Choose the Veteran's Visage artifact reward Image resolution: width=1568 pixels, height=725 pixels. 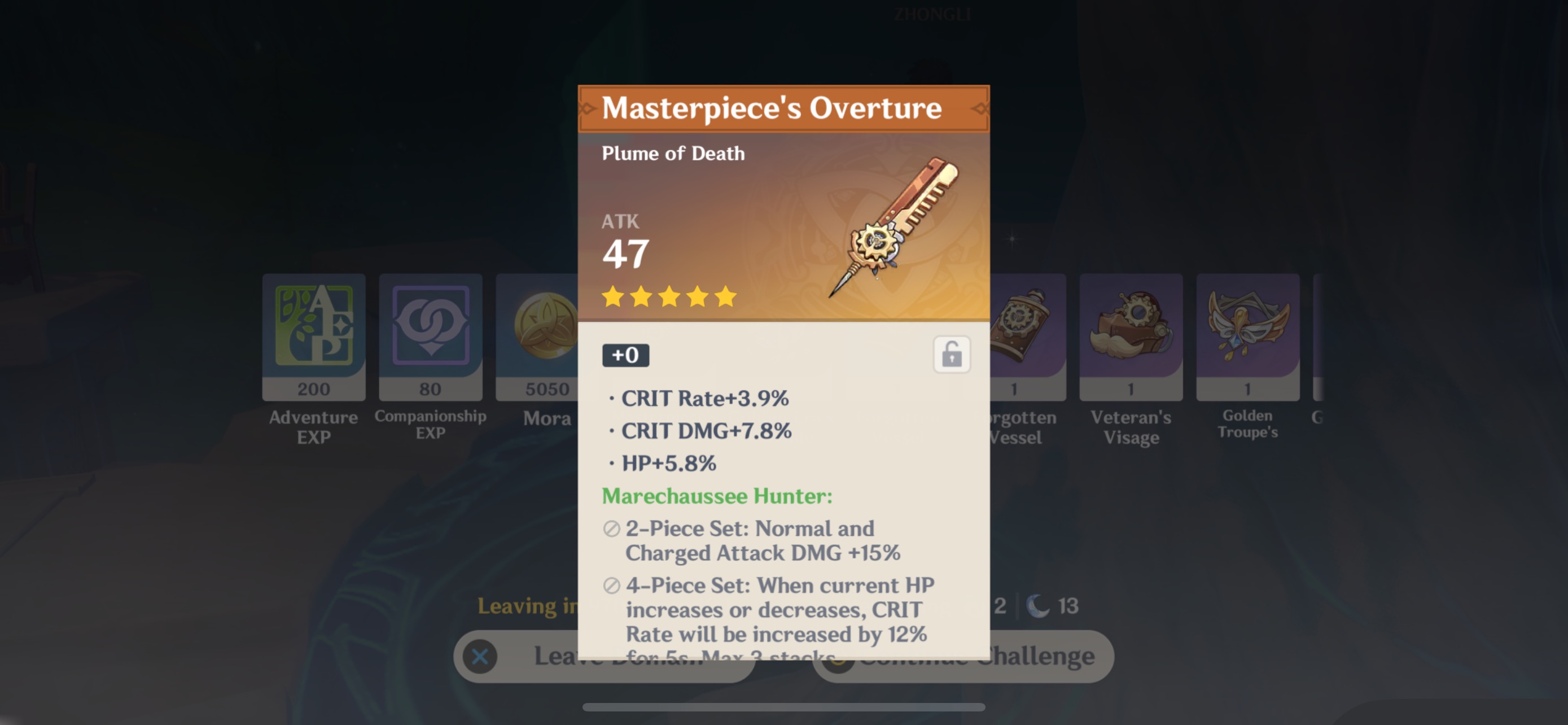tap(1131, 337)
